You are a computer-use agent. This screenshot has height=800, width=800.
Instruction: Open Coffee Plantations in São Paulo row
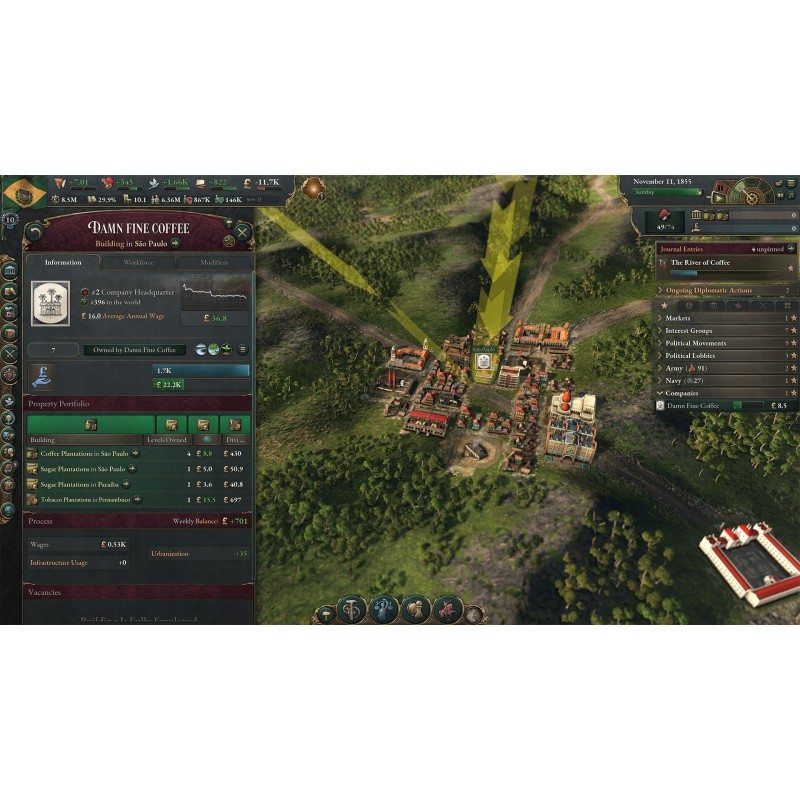[x=82, y=453]
